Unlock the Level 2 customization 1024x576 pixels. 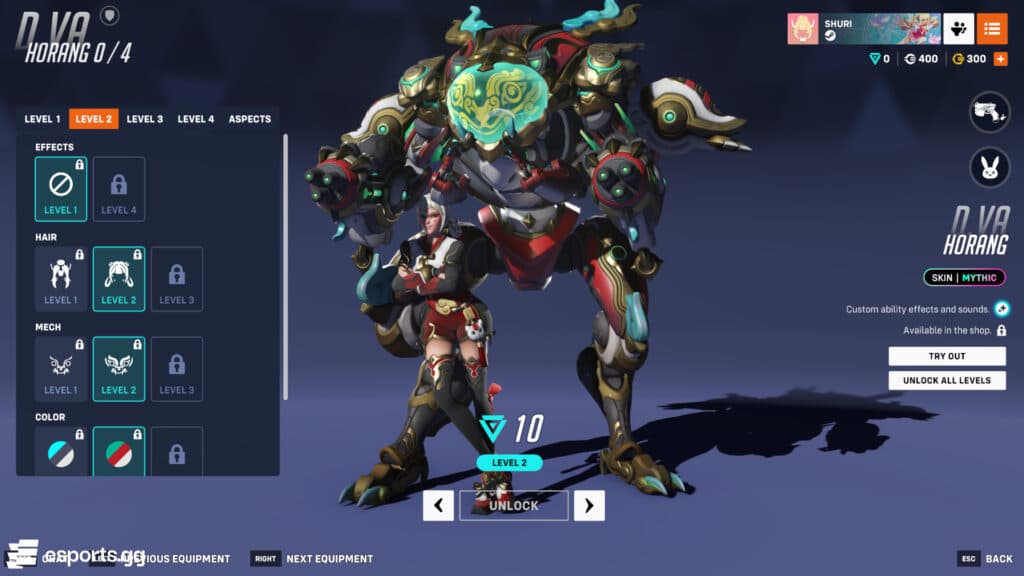click(x=513, y=506)
